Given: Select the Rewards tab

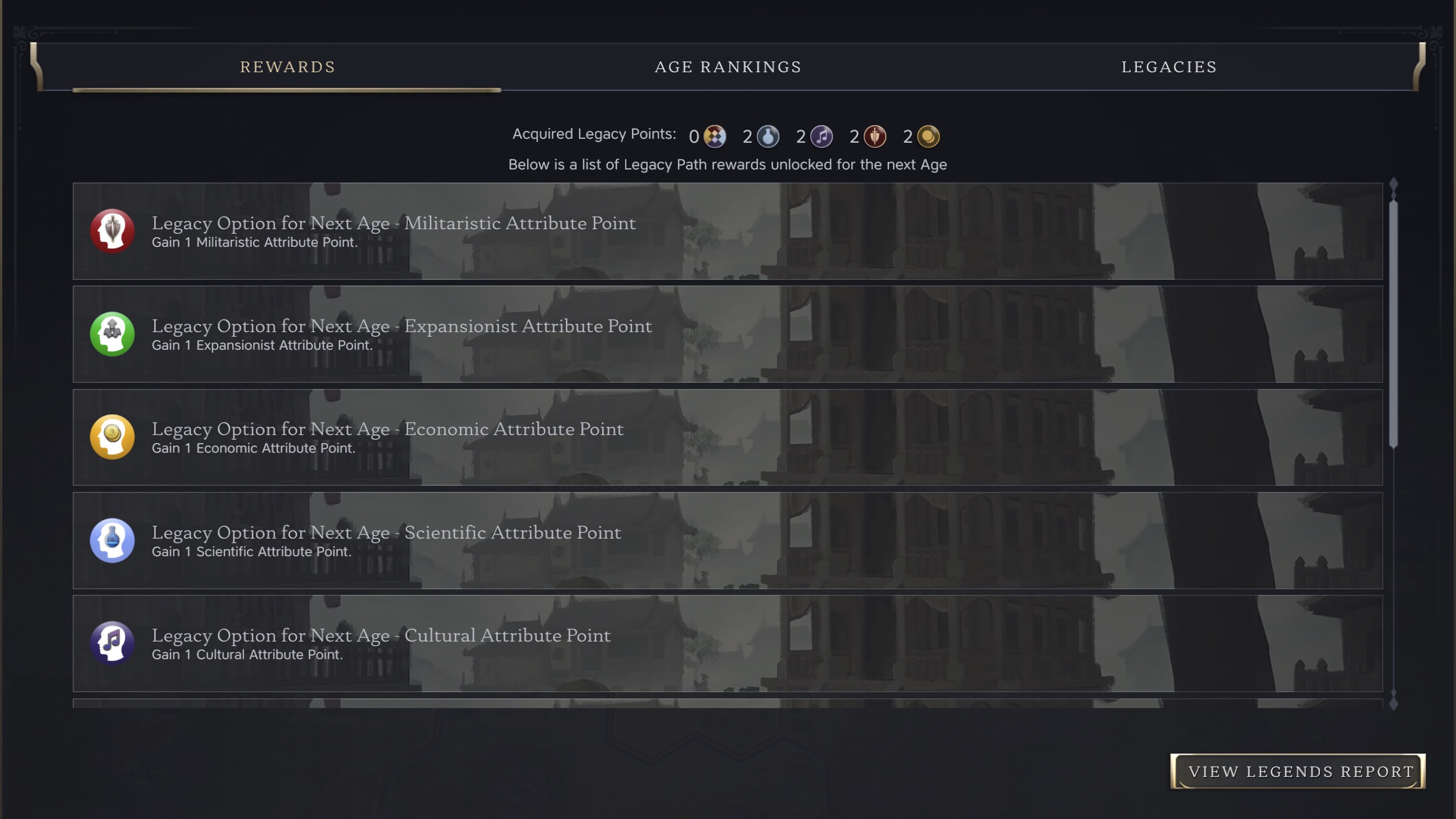Looking at the screenshot, I should click(x=287, y=67).
